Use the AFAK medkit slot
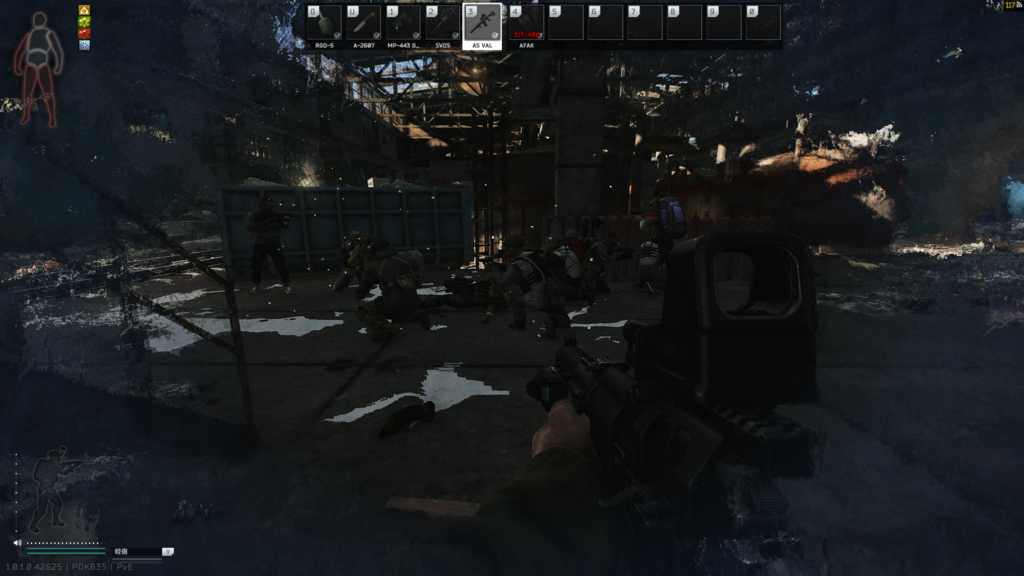The width and height of the screenshot is (1024, 576). point(526,23)
